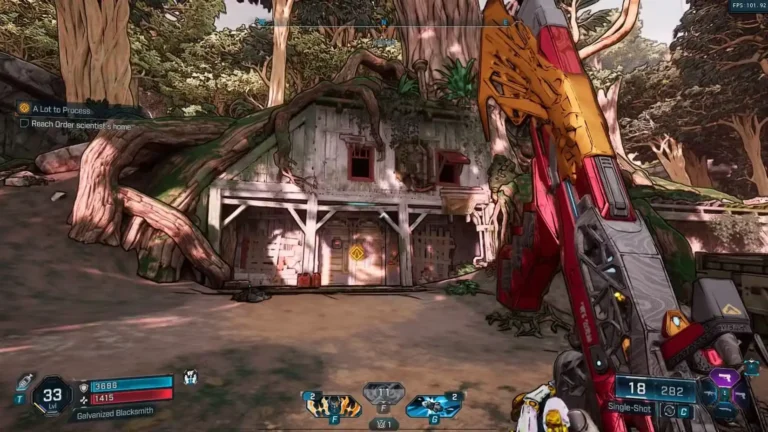Click the "Reach Order scientist's home" objective checkbox
Image resolution: width=768 pixels, height=432 pixels.
24,123
